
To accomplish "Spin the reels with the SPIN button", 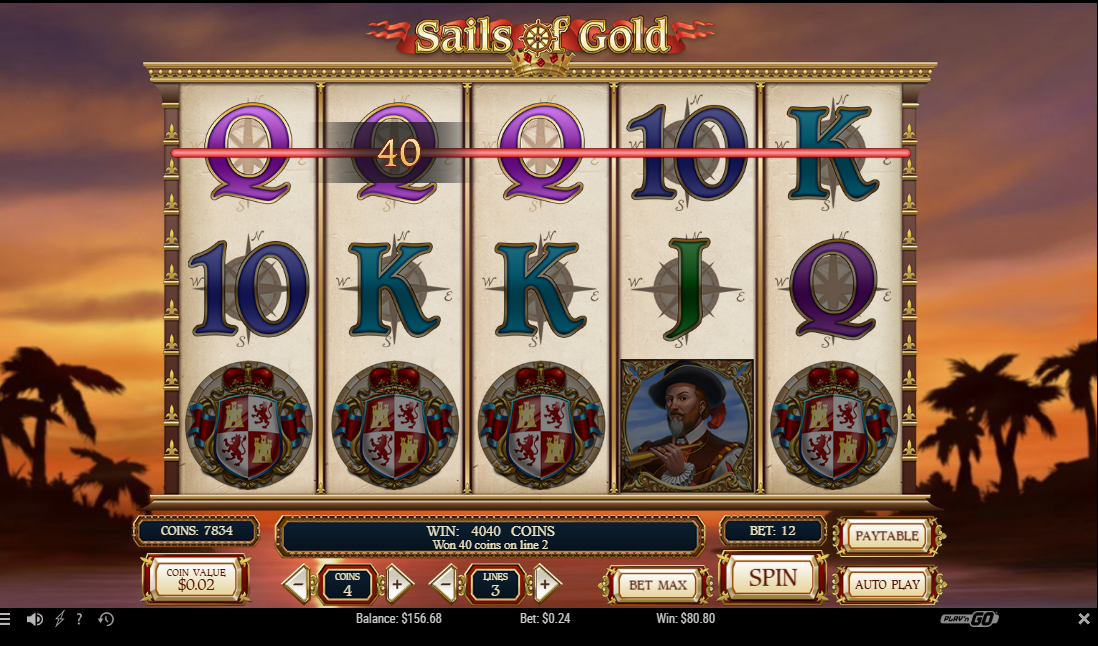I will (x=773, y=578).
